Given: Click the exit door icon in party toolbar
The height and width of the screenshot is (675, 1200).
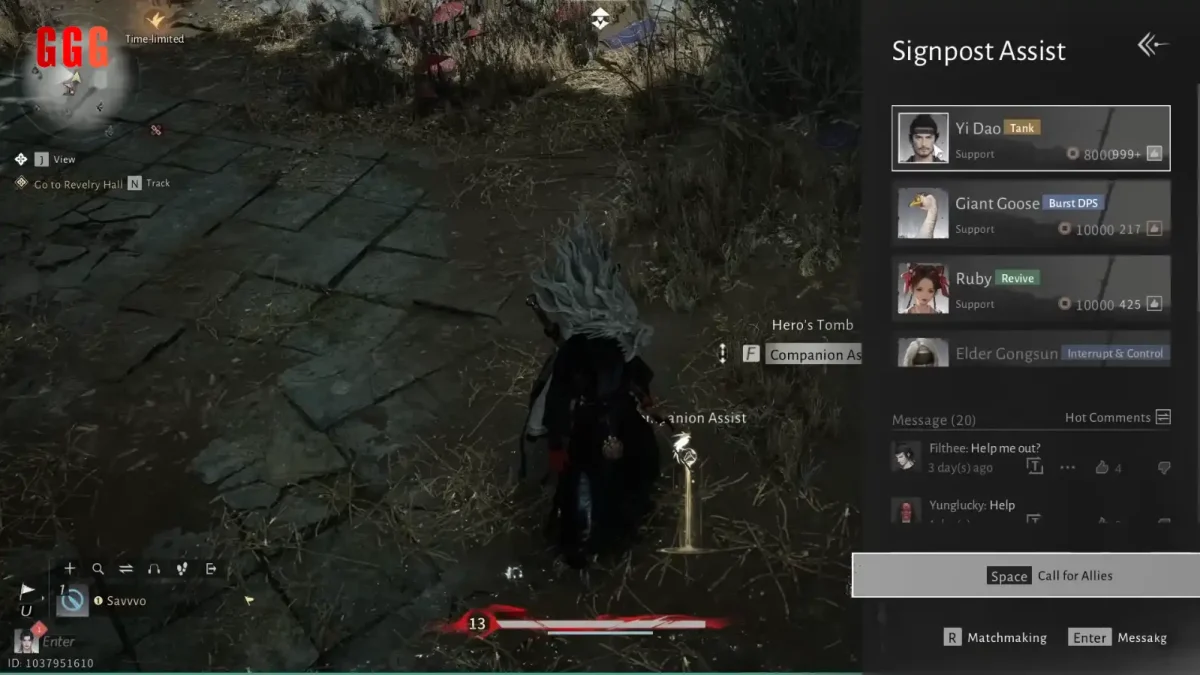Looking at the screenshot, I should 211,569.
